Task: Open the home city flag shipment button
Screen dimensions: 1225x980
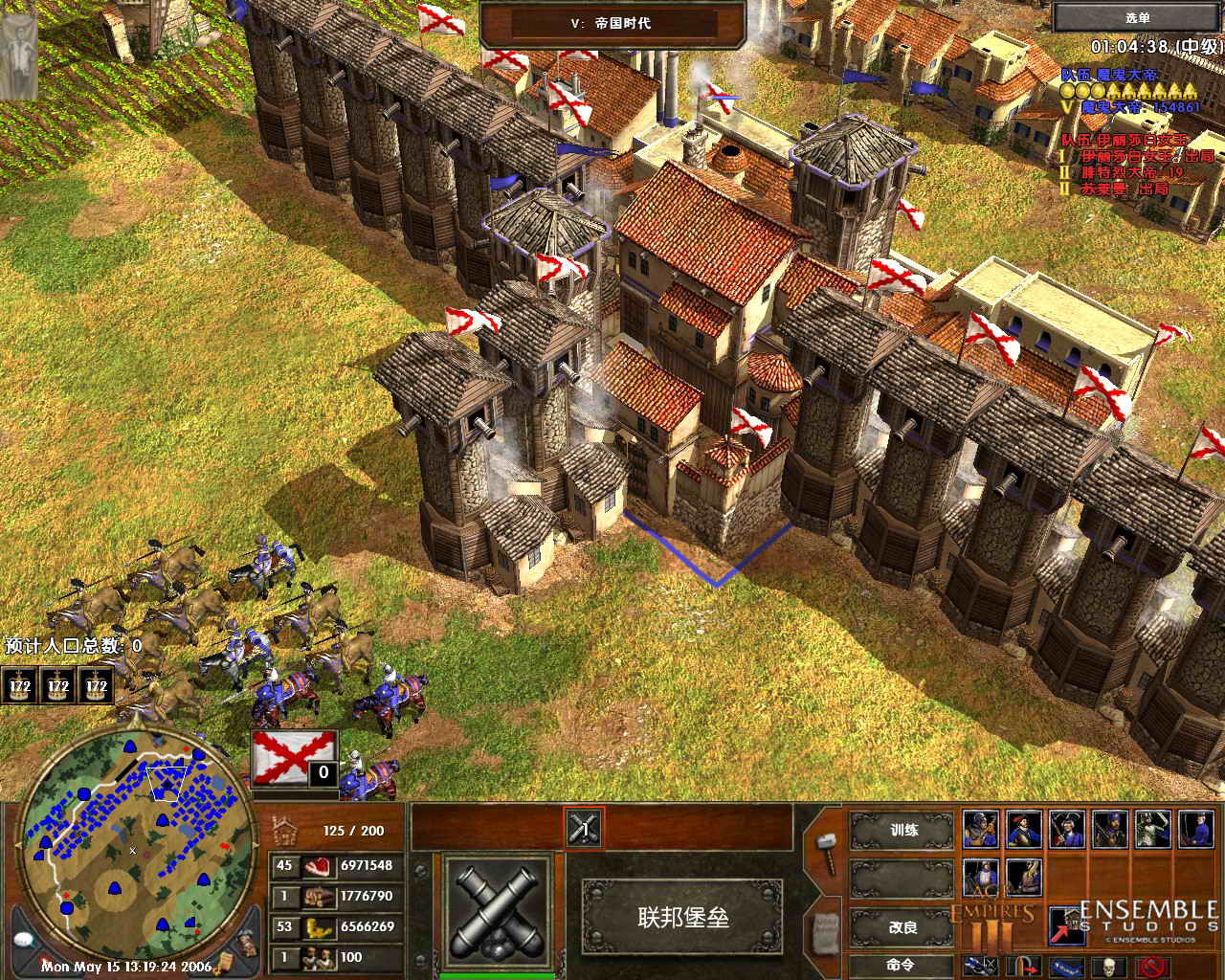Action: [295, 758]
